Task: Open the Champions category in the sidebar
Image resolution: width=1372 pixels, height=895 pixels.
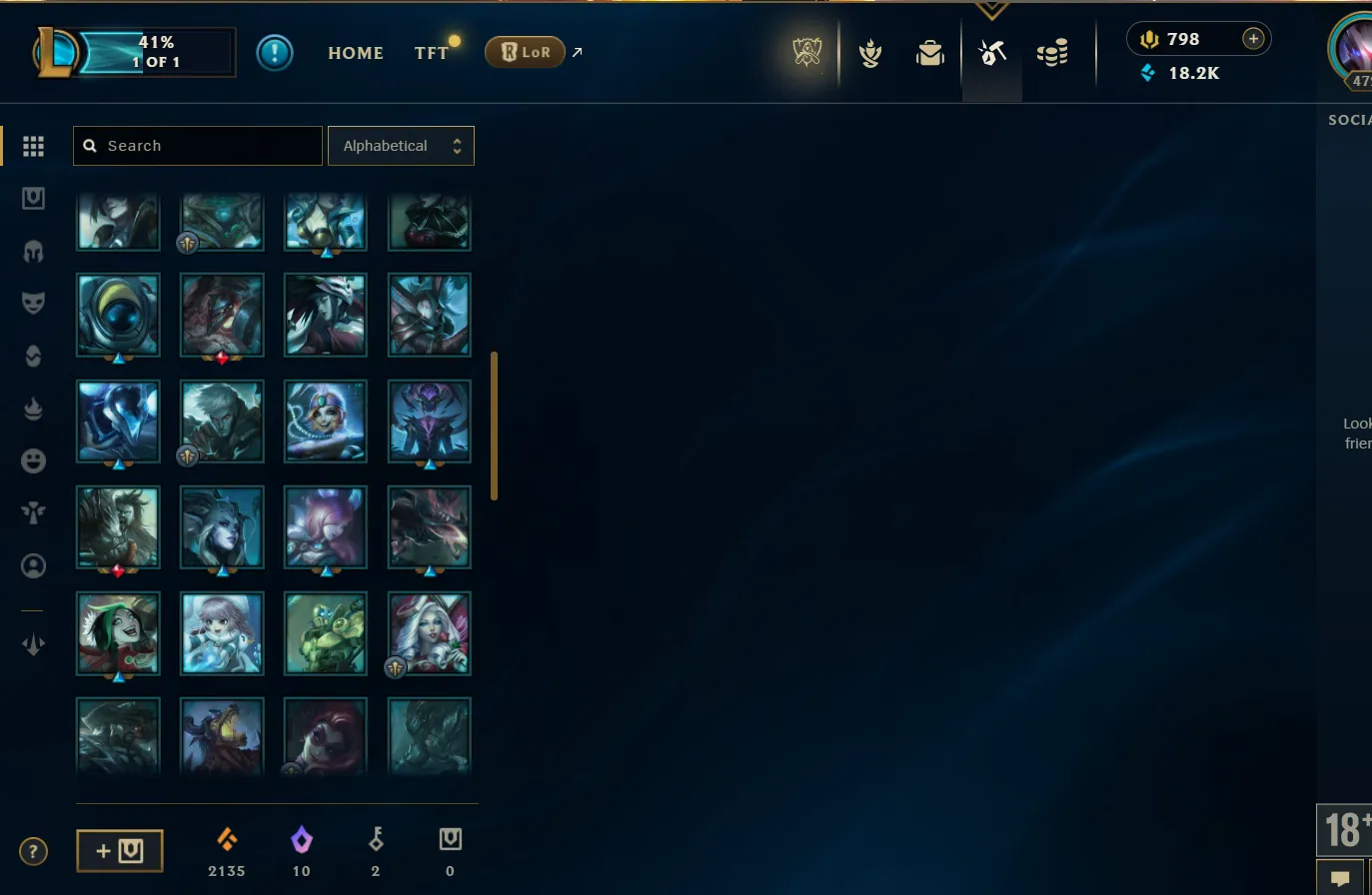Action: (33, 252)
